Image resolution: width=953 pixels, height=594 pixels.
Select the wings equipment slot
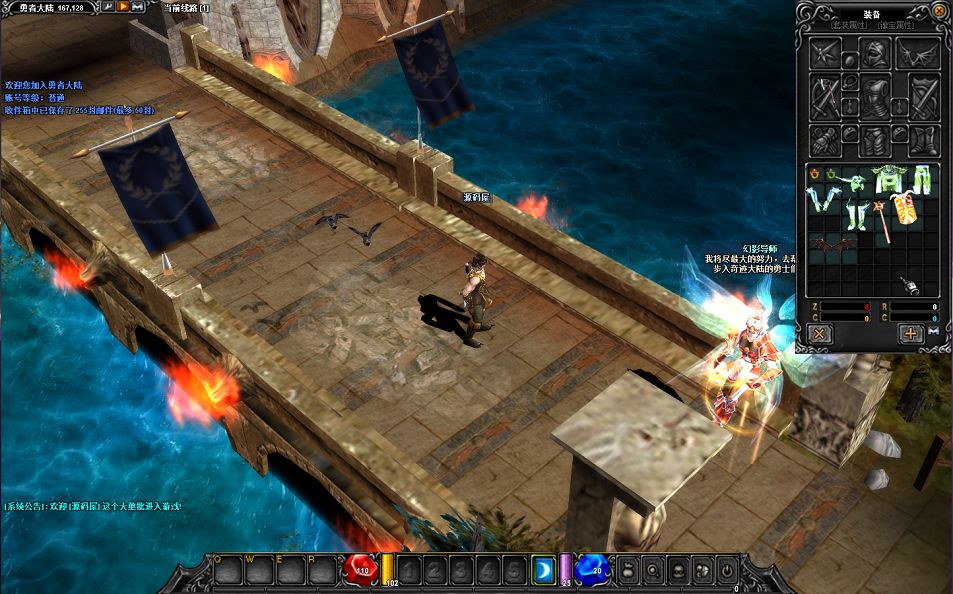tap(917, 54)
